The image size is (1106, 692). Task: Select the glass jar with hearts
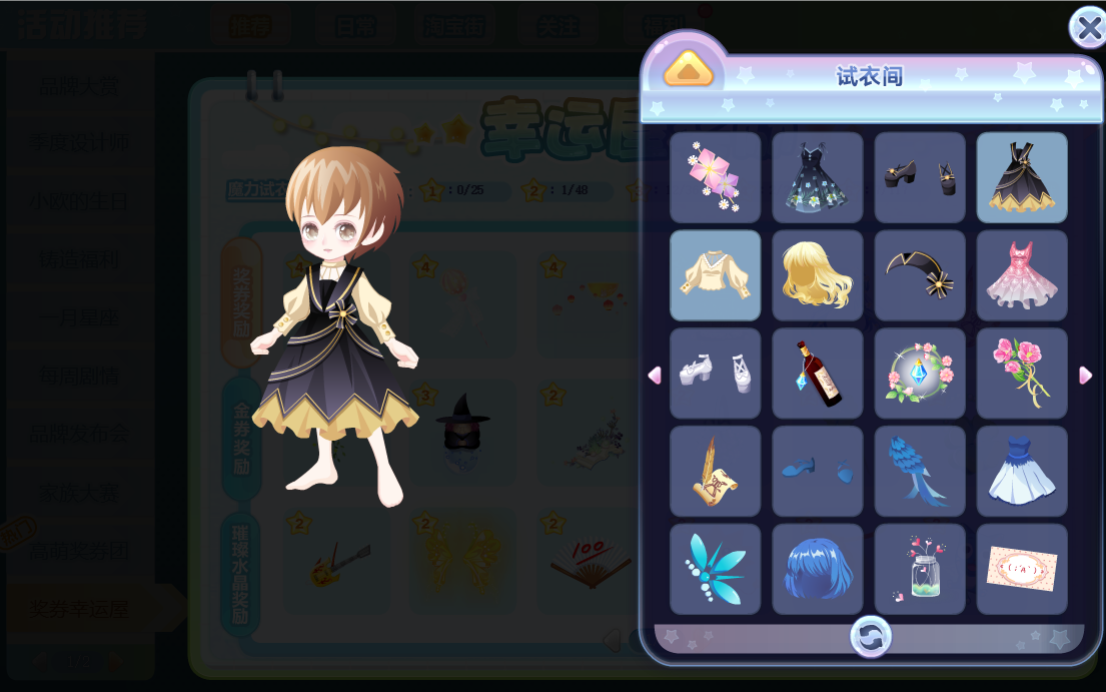click(920, 569)
